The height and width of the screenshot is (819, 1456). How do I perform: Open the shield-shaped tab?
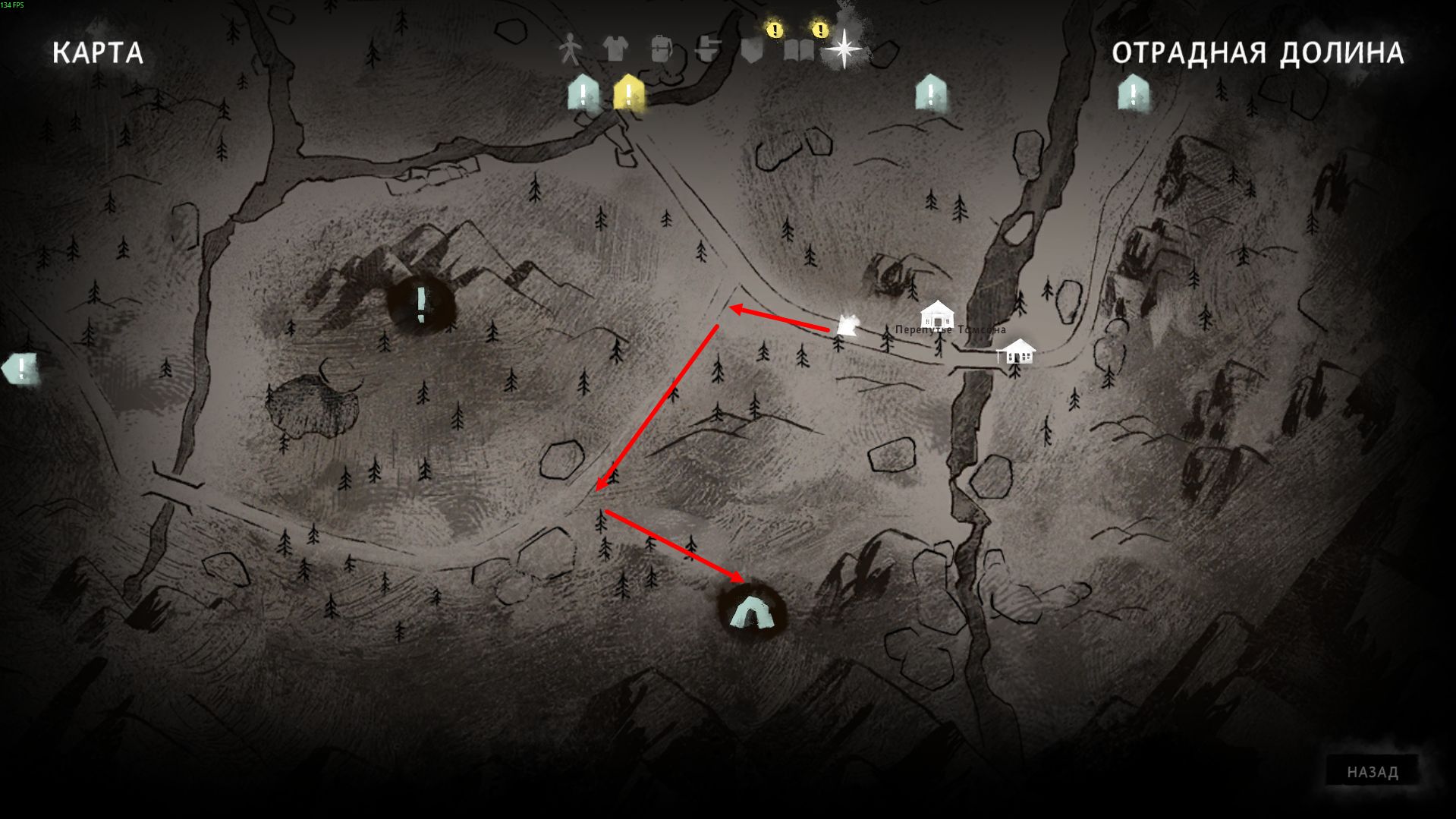(751, 52)
